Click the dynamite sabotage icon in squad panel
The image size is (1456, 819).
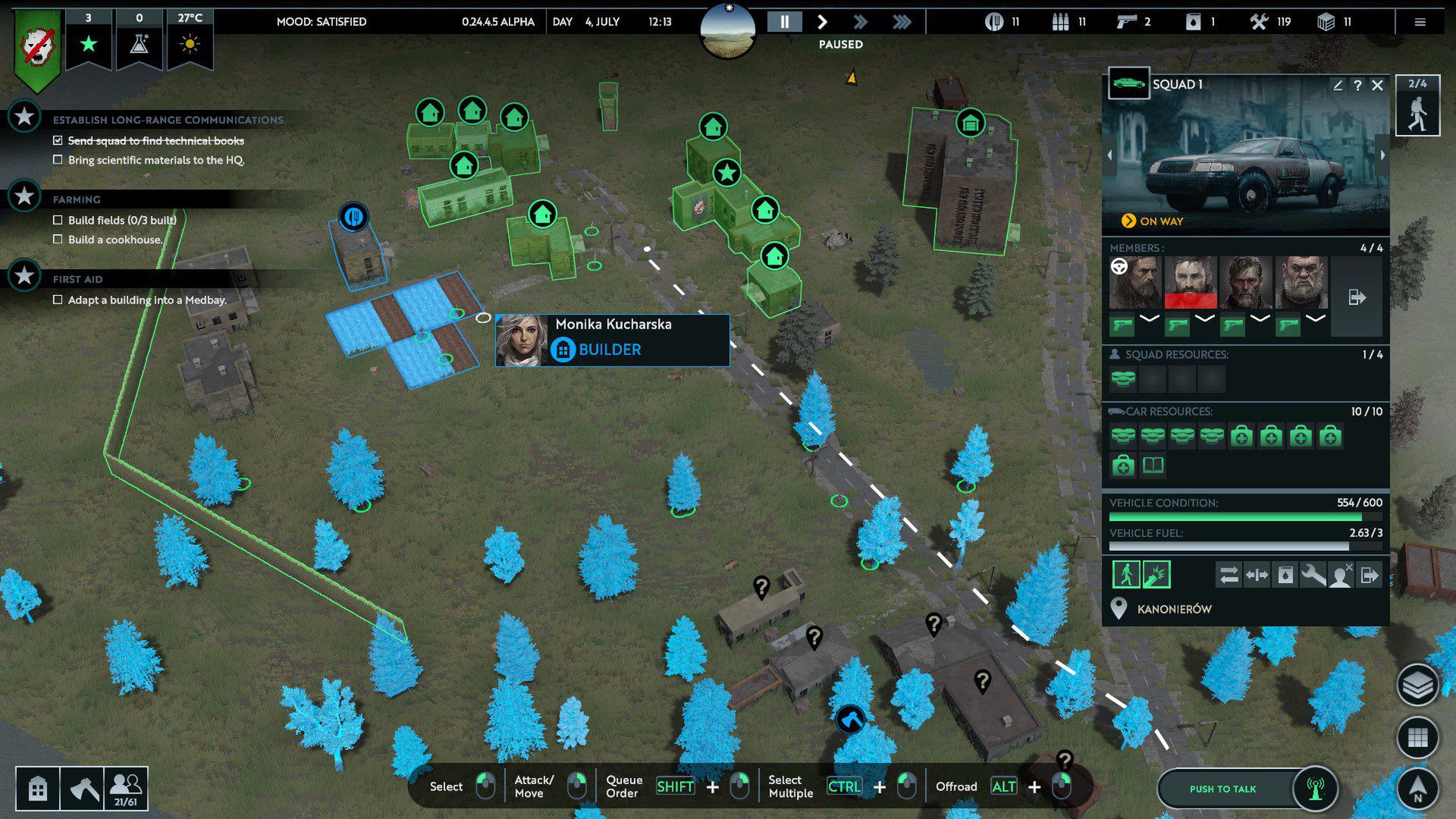[x=1156, y=574]
